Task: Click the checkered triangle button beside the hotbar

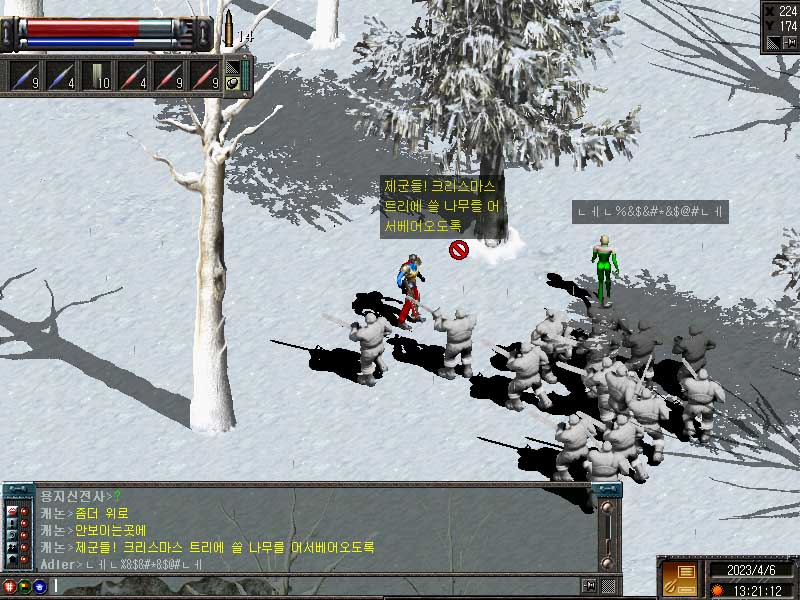Action: (x=232, y=68)
